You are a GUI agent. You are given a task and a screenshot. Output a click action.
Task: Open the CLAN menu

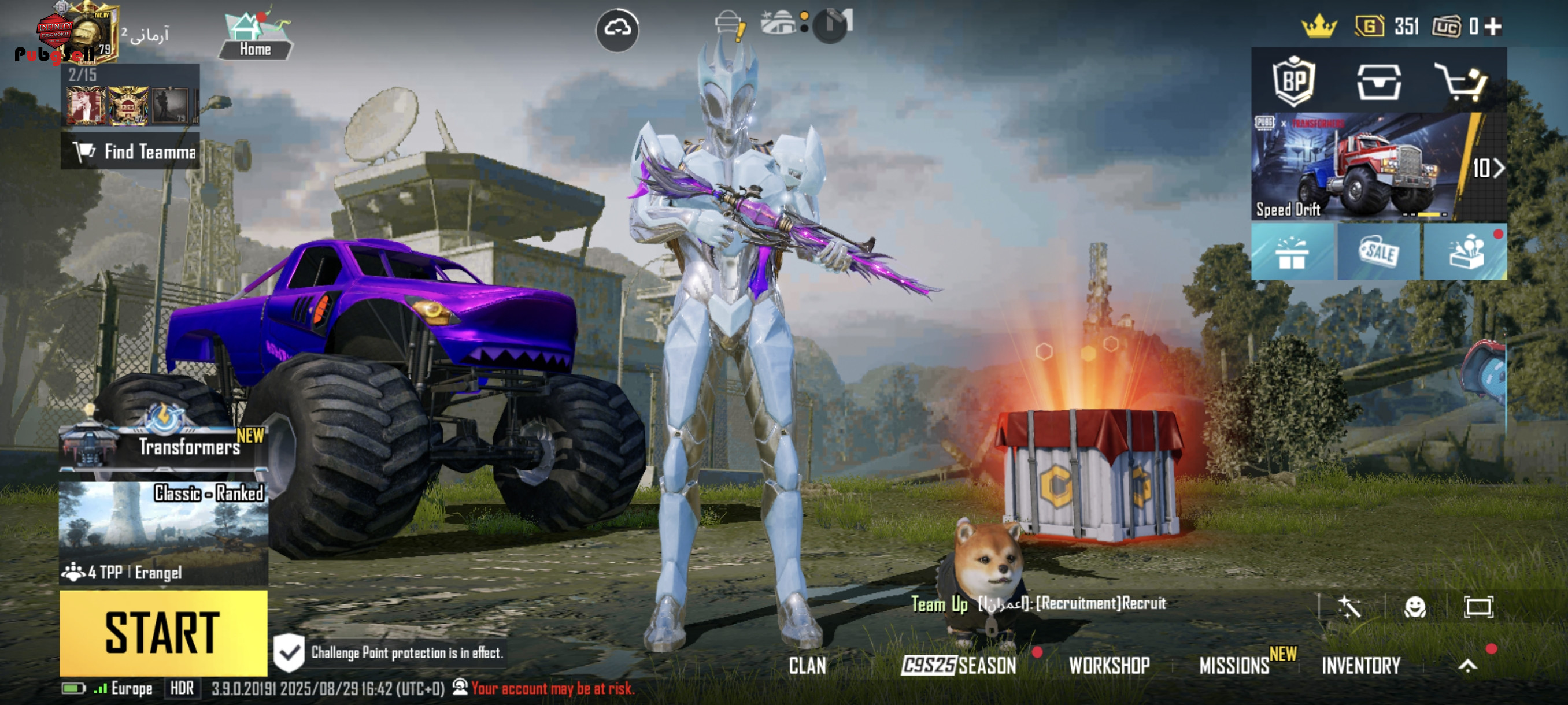click(x=807, y=666)
